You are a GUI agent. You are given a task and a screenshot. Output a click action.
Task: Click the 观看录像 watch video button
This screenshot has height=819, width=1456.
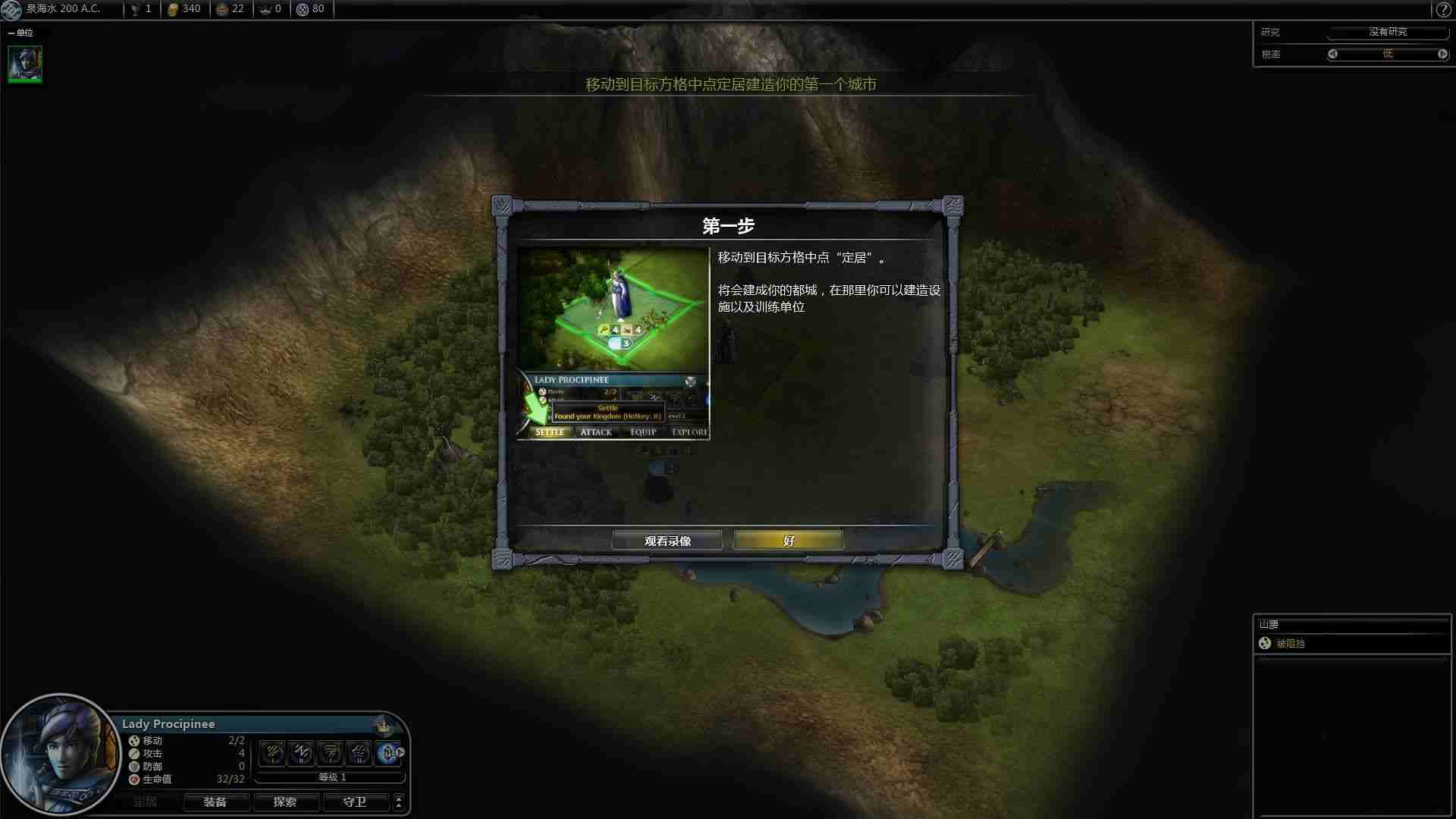pyautogui.click(x=667, y=541)
